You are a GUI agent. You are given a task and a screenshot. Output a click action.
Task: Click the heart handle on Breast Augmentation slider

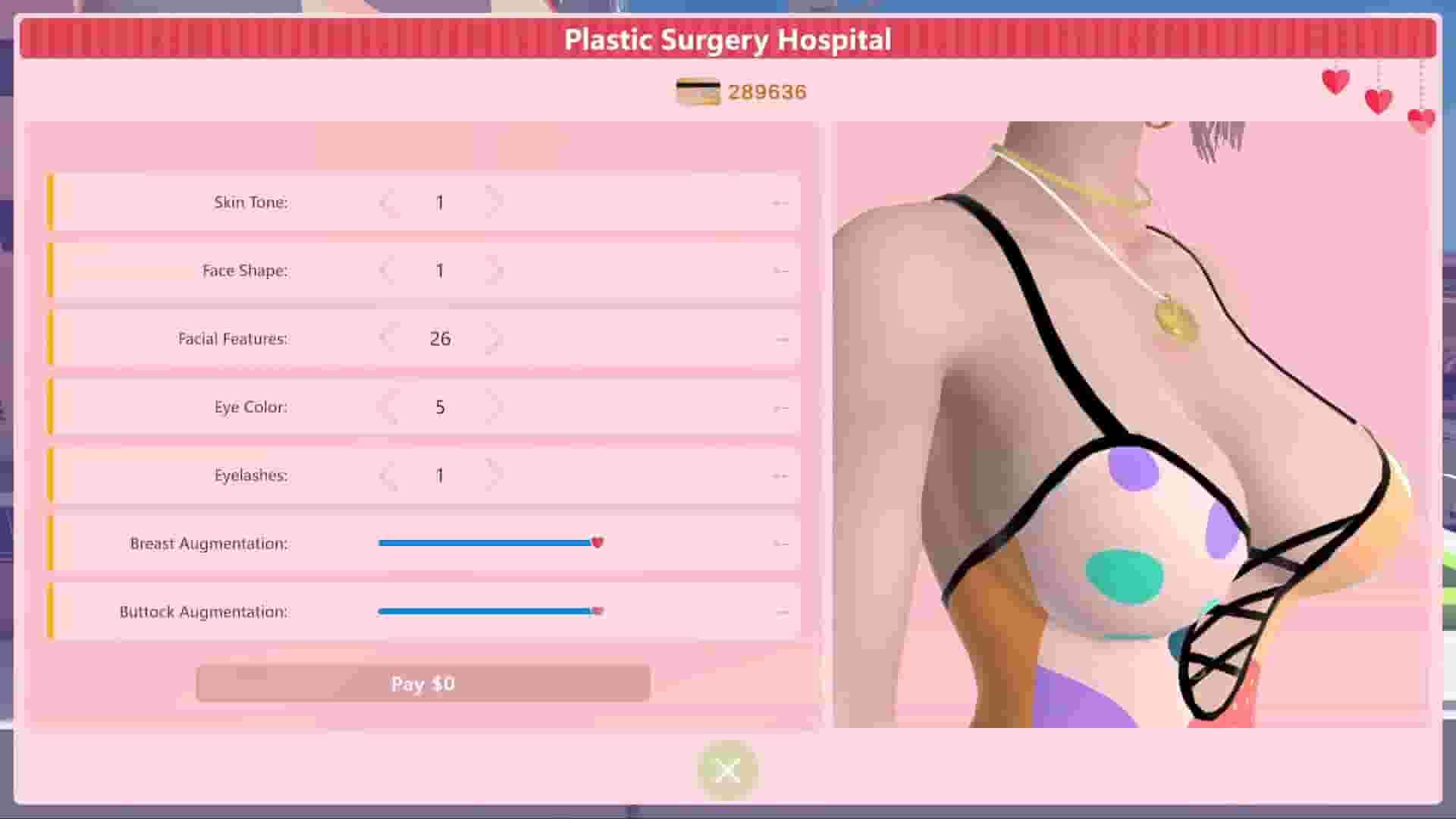pos(598,542)
